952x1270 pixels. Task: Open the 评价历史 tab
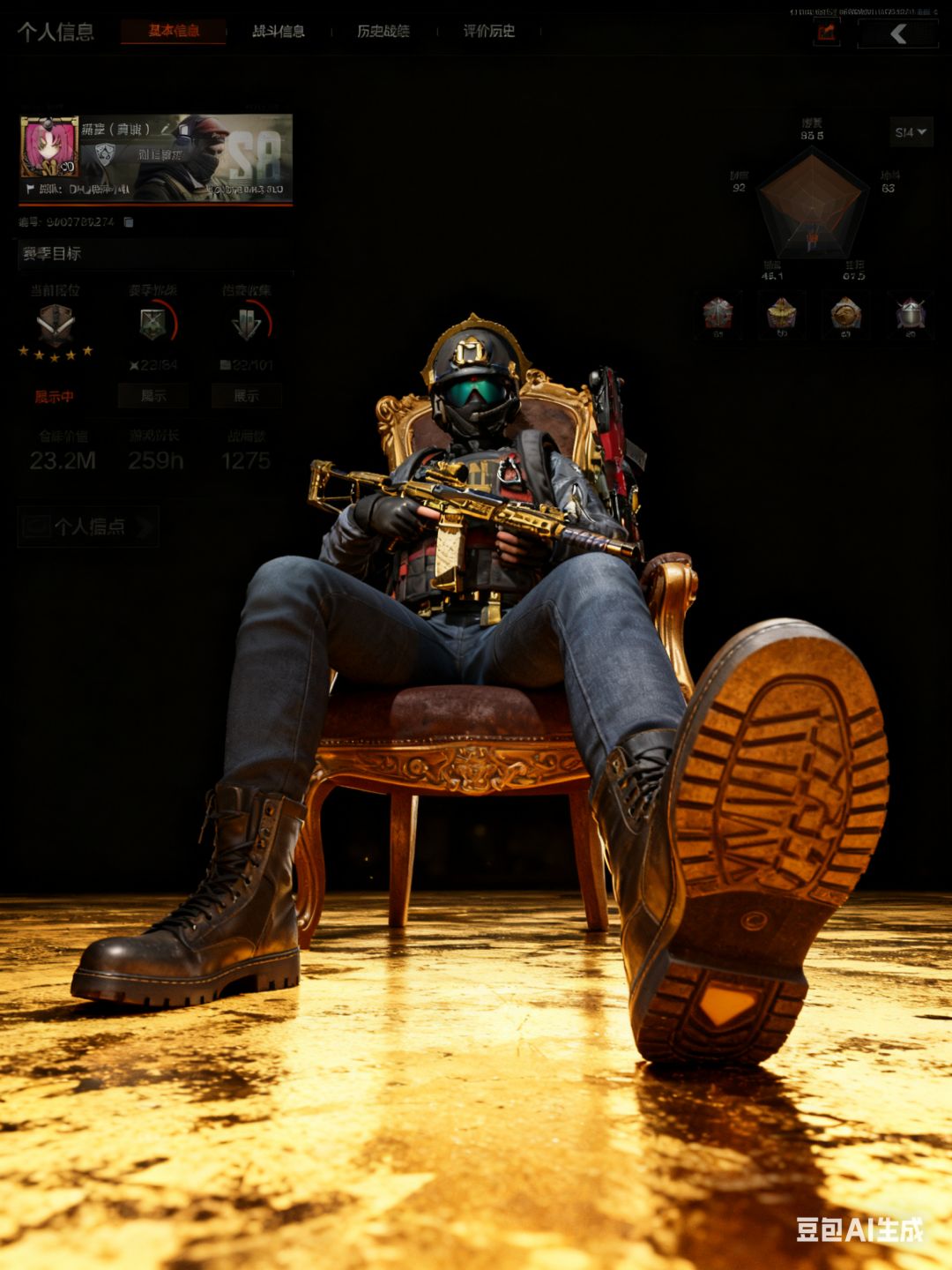(489, 31)
